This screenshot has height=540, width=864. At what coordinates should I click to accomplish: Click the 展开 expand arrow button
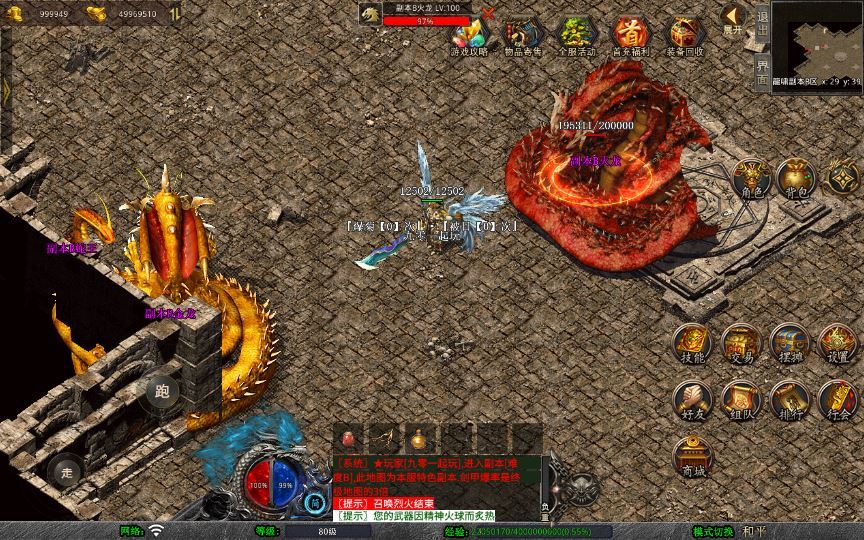click(733, 19)
